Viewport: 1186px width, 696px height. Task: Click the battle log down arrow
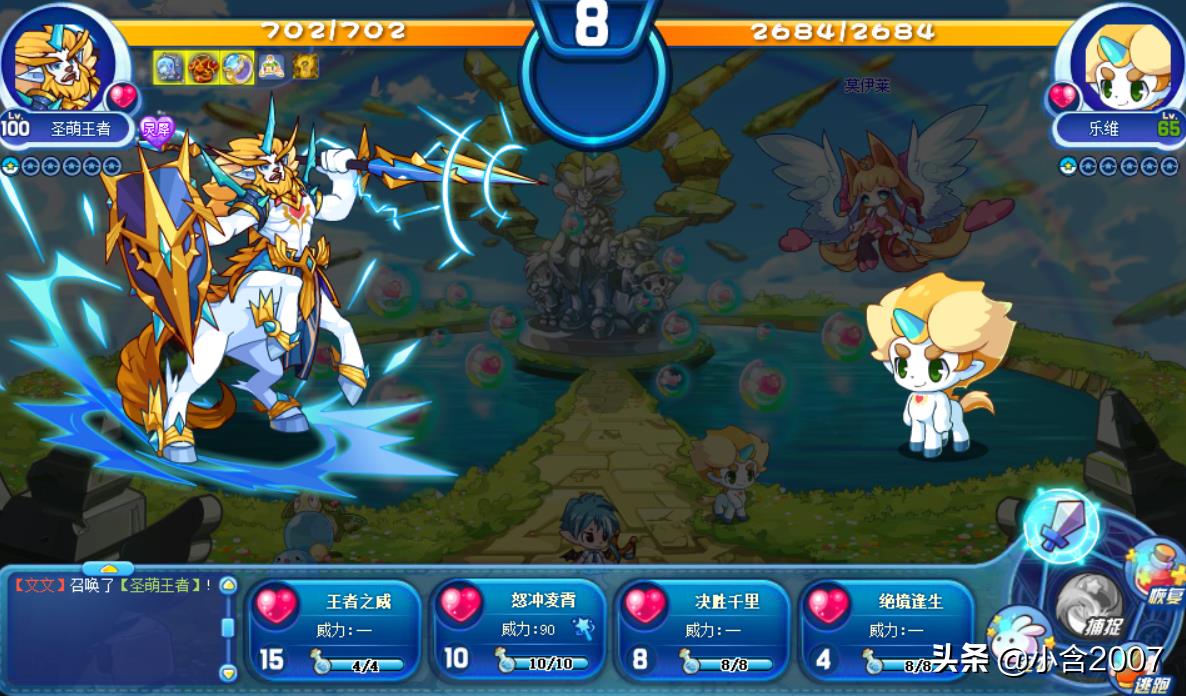228,672
